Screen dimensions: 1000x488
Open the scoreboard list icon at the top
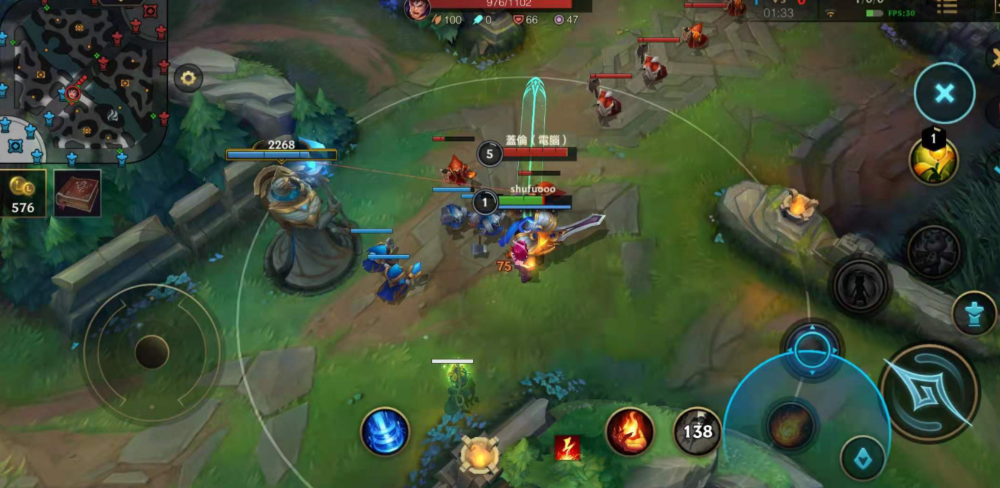(x=946, y=8)
